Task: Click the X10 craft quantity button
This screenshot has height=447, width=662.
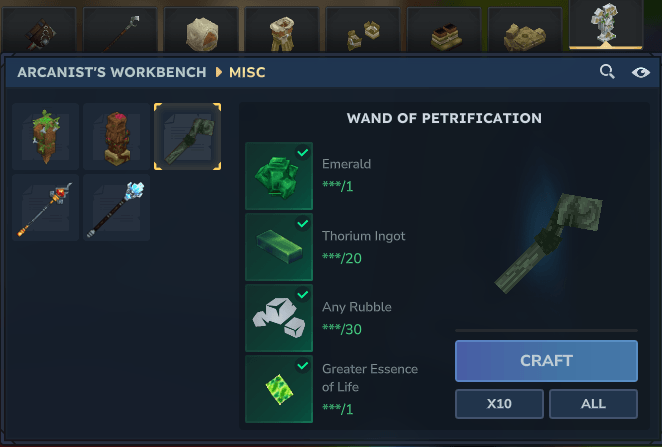Action: tap(500, 404)
